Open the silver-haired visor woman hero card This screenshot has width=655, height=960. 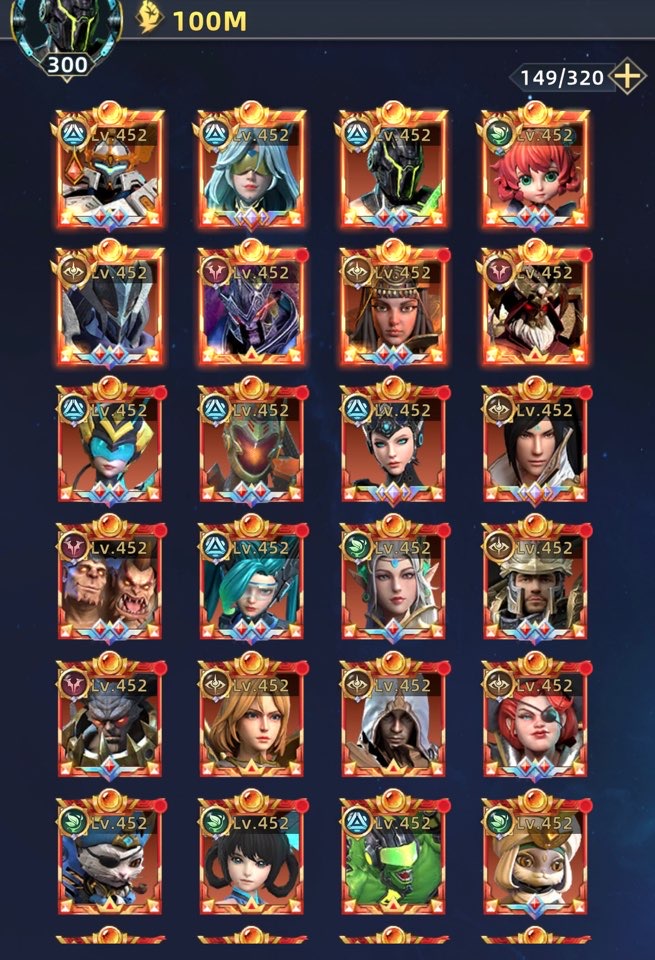[251, 170]
